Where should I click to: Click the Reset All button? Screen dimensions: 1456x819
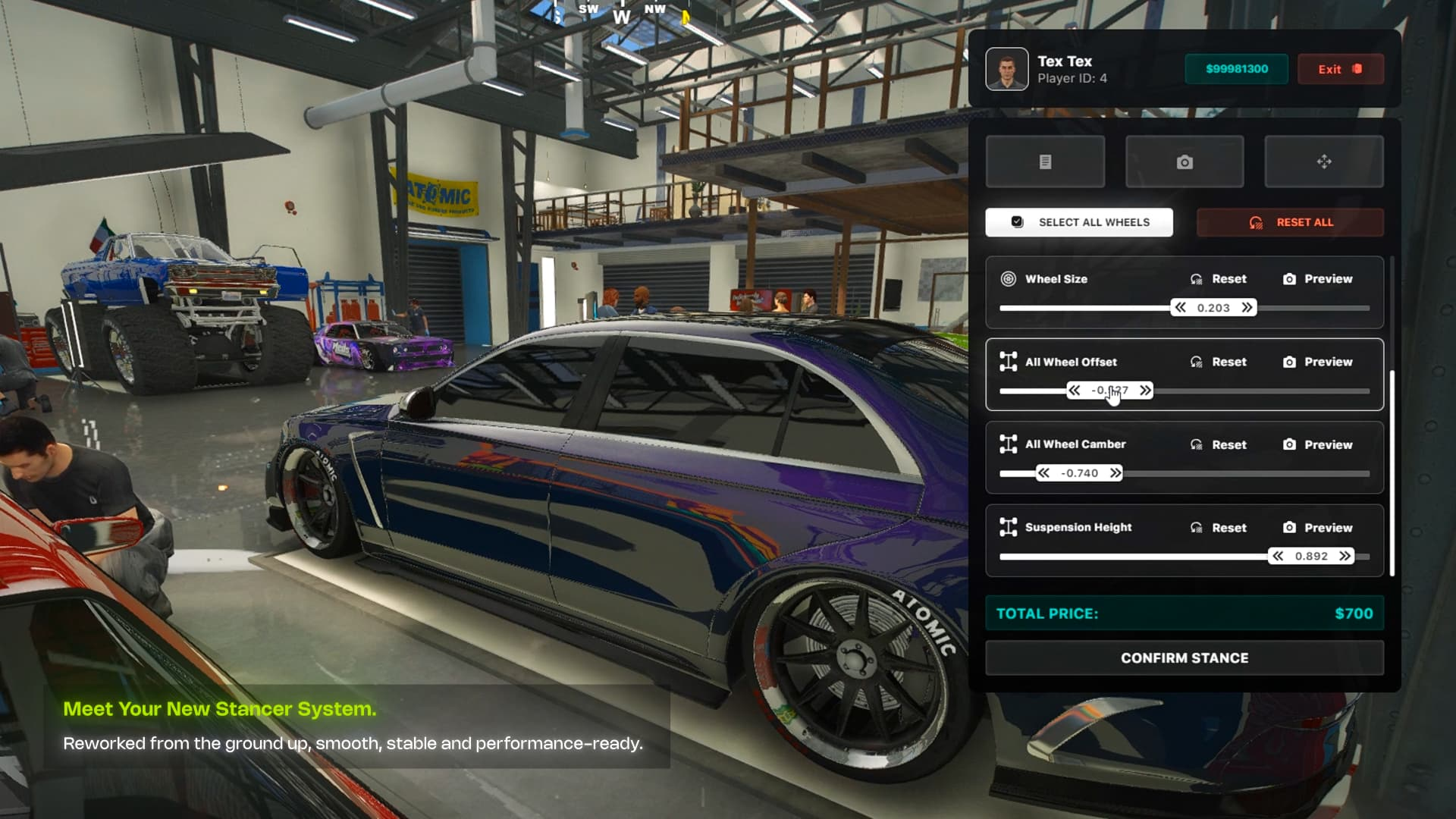[1289, 221]
